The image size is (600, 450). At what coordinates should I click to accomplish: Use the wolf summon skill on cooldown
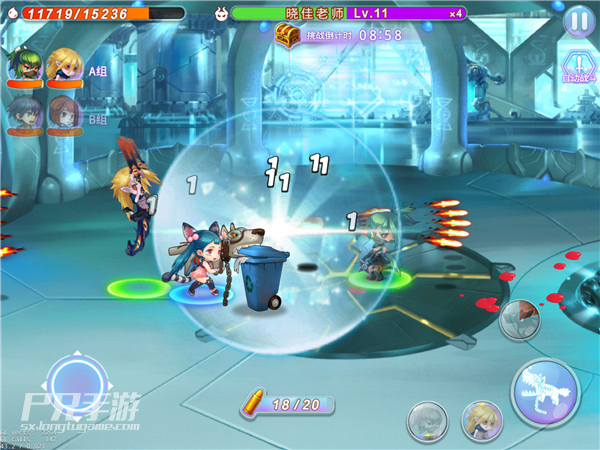pyautogui.click(x=521, y=321)
